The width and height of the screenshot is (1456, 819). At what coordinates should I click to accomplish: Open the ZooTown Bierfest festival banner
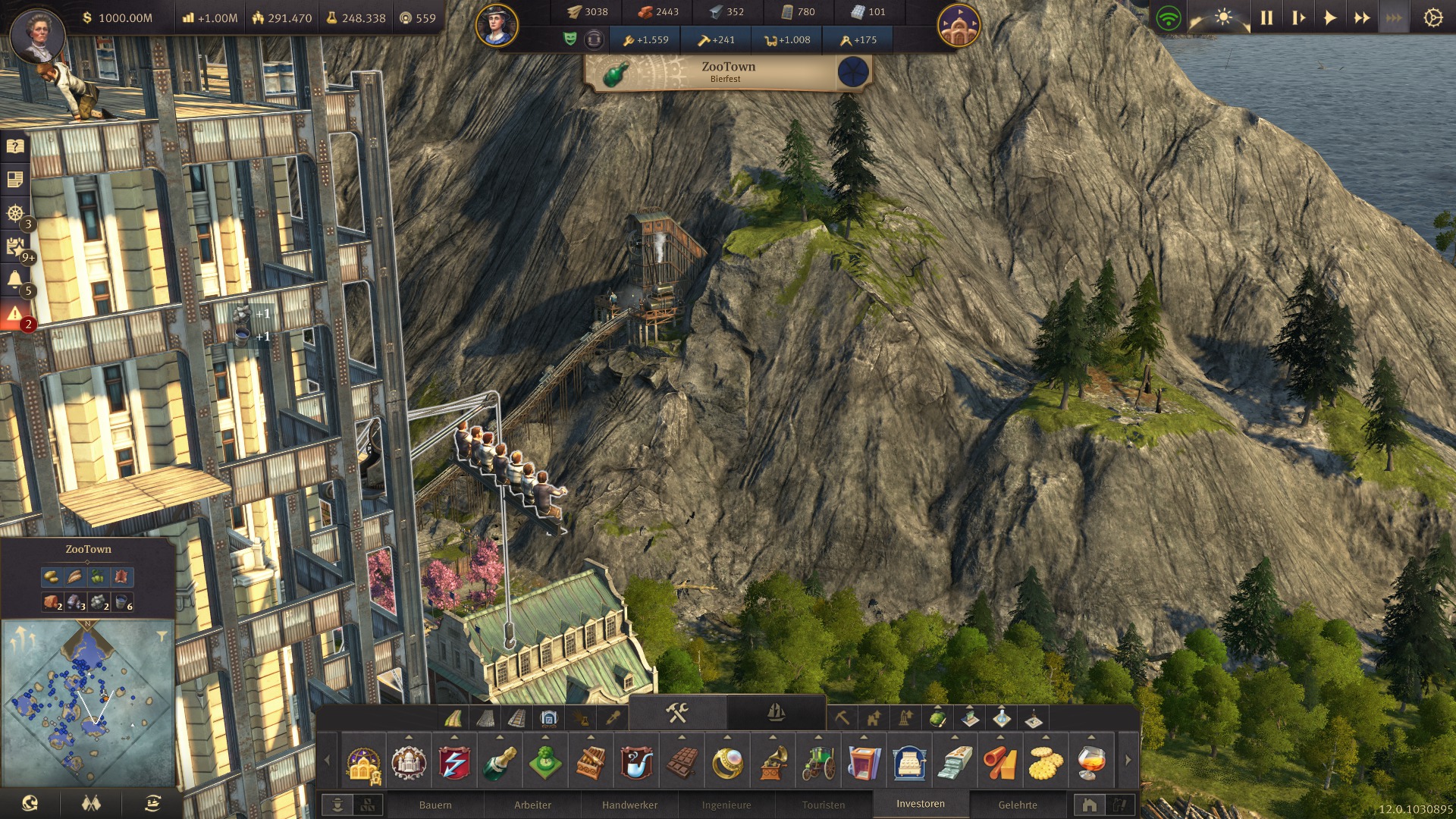[728, 72]
